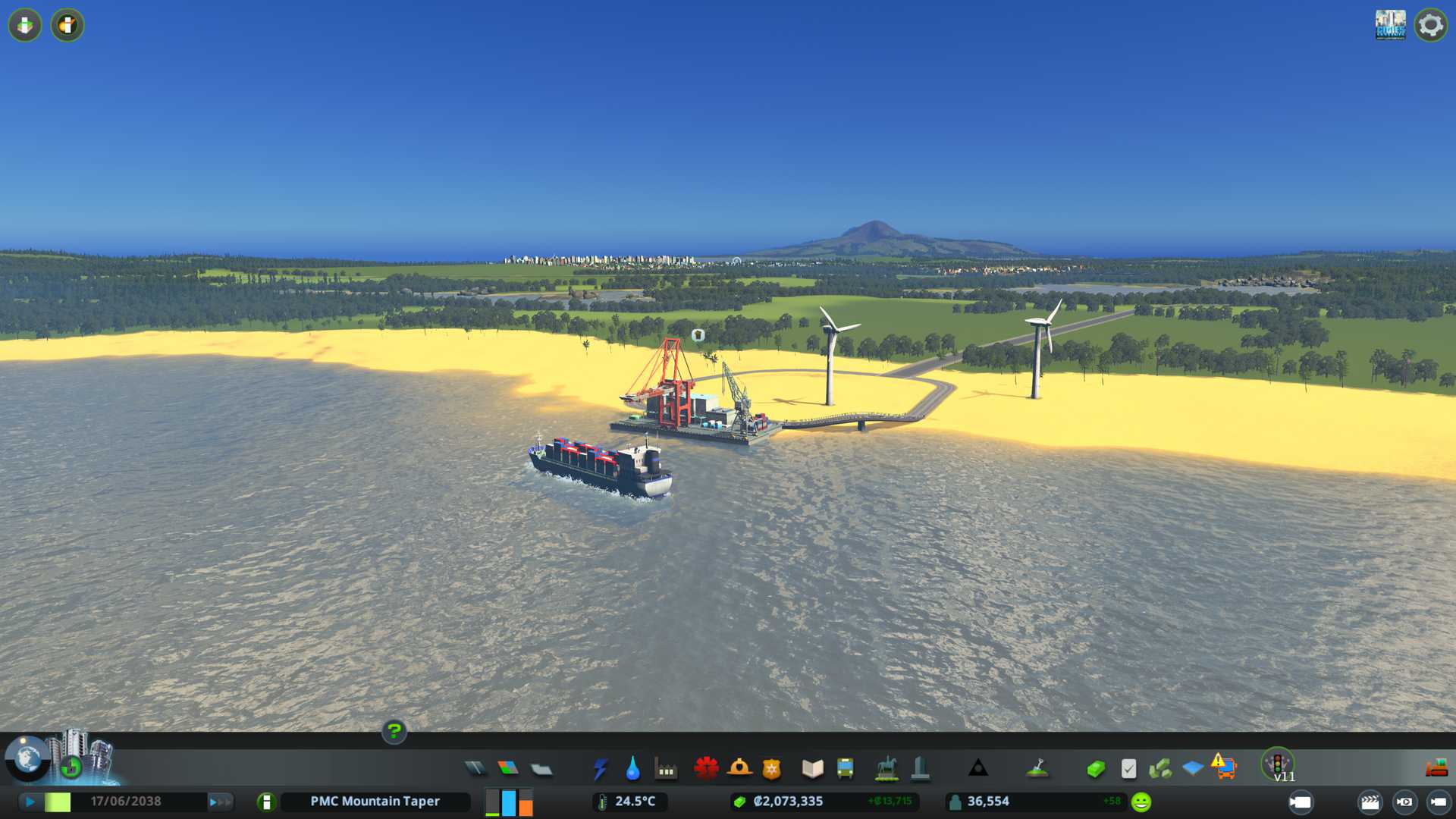Open the Healthcare services menu
The image size is (1456, 819).
706,769
